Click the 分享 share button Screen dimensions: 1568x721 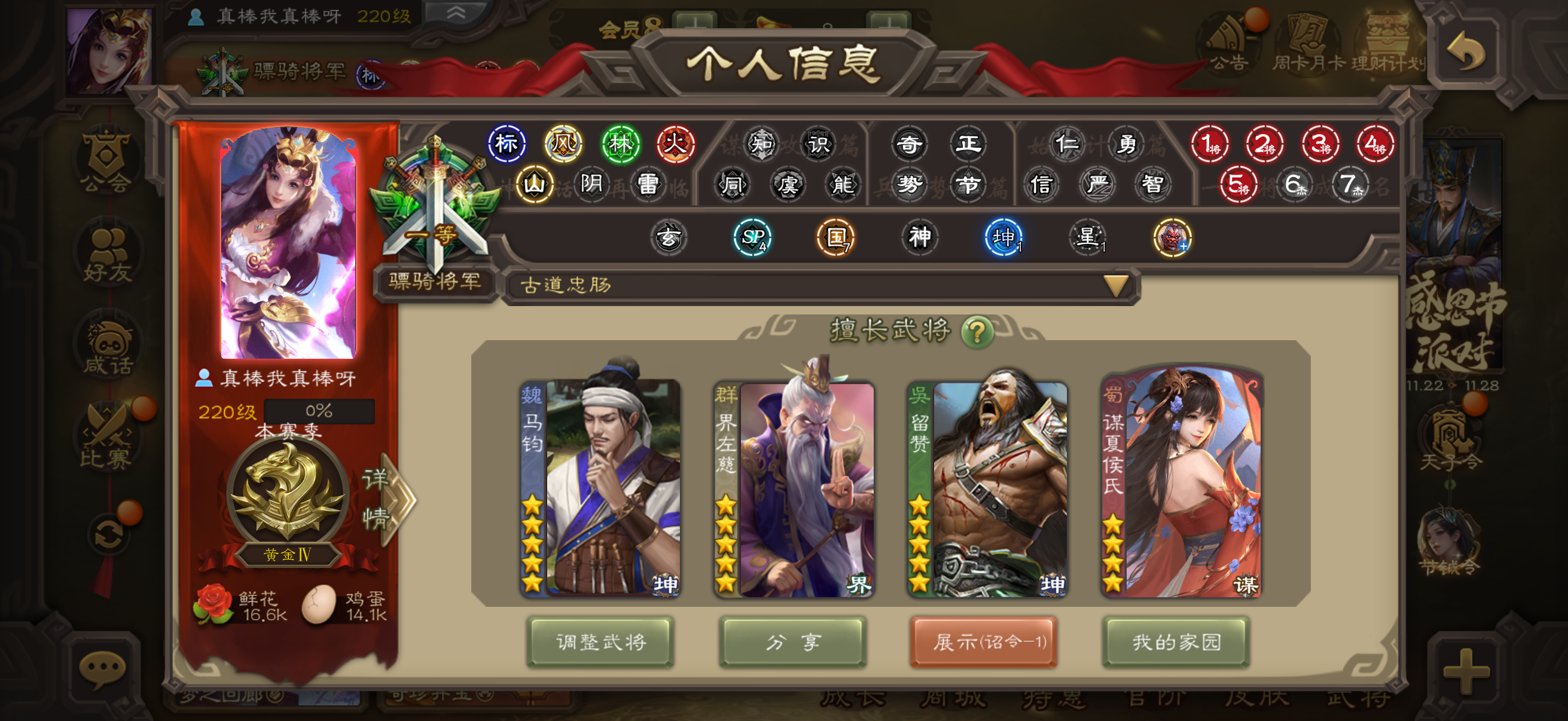point(792,641)
